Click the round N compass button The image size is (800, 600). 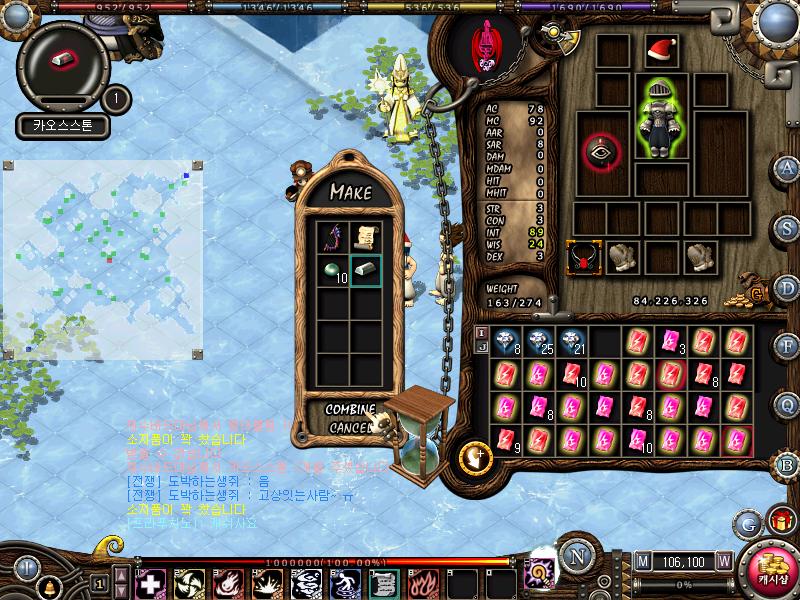click(576, 556)
